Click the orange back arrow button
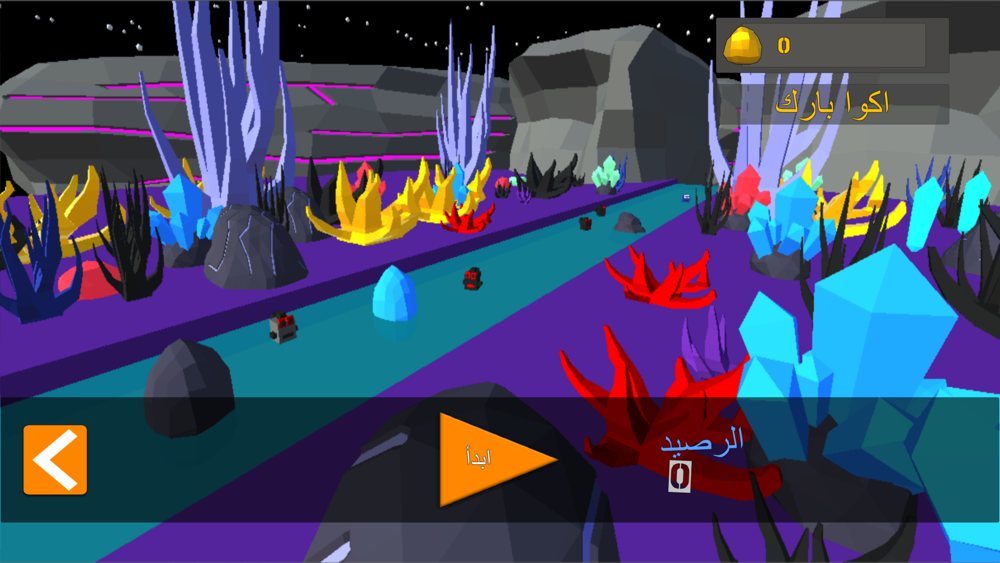1000x563 pixels. [x=55, y=460]
